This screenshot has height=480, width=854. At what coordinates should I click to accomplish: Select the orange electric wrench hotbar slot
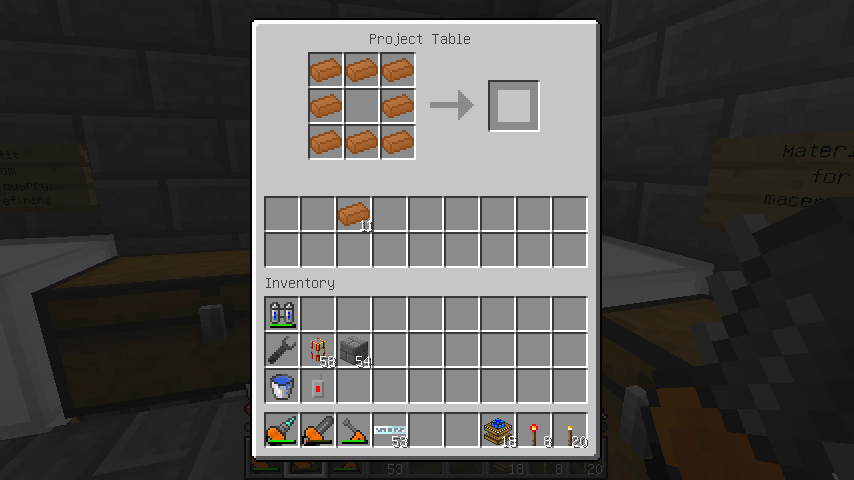tap(354, 430)
